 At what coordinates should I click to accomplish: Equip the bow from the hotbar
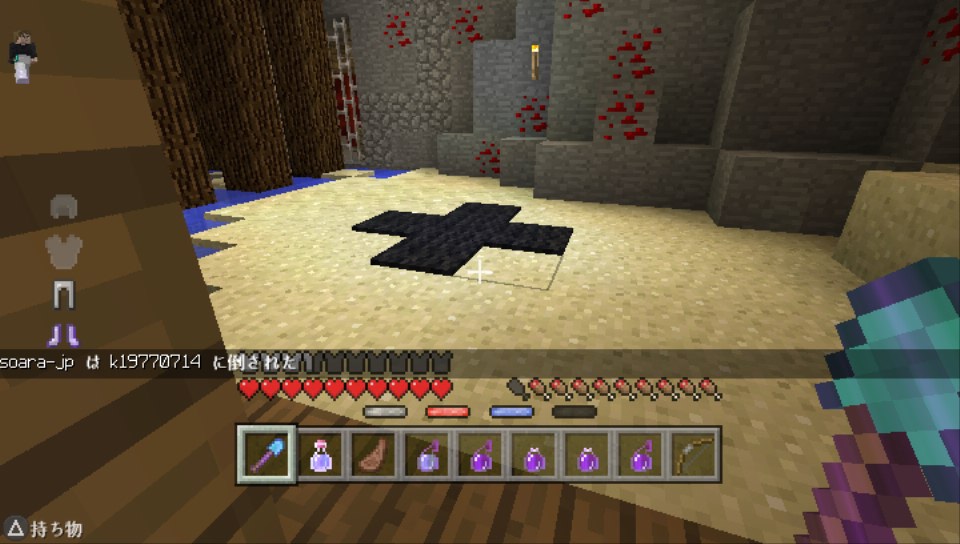coord(696,456)
